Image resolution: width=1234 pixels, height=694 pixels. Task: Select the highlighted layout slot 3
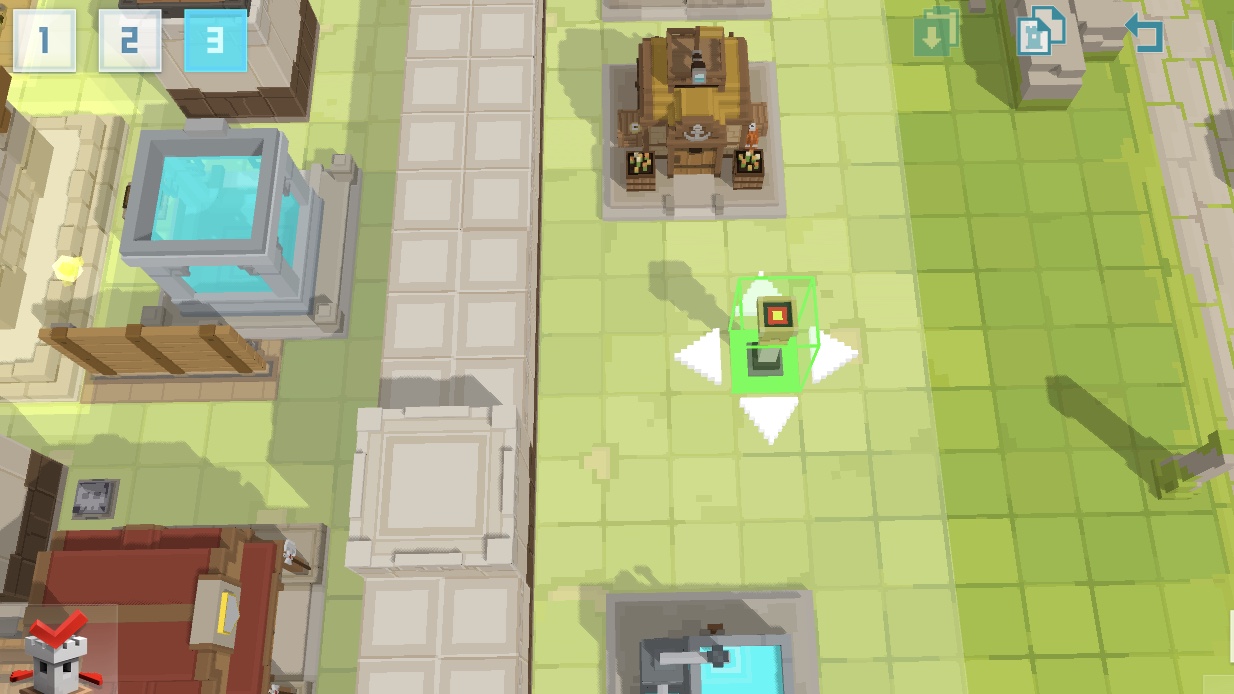pyautogui.click(x=215, y=41)
